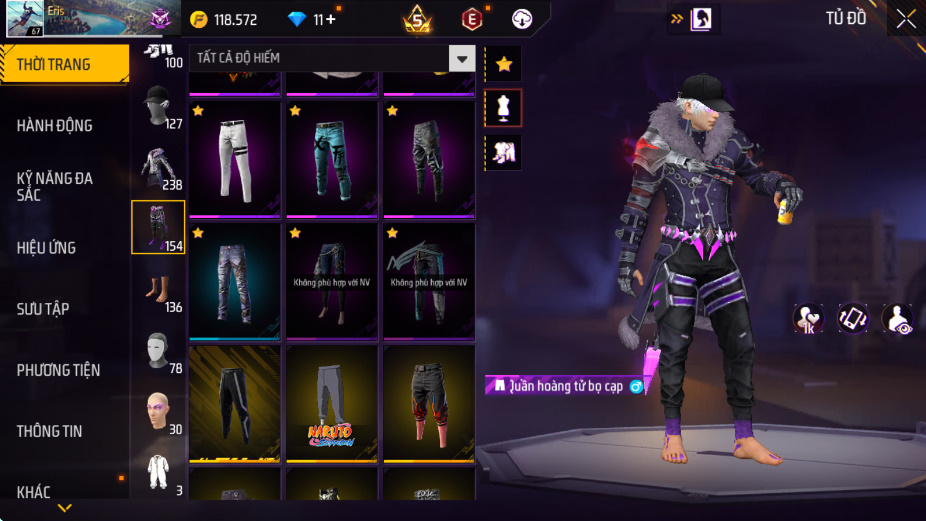
Task: Choose the jacket tops category
Action: click(157, 166)
